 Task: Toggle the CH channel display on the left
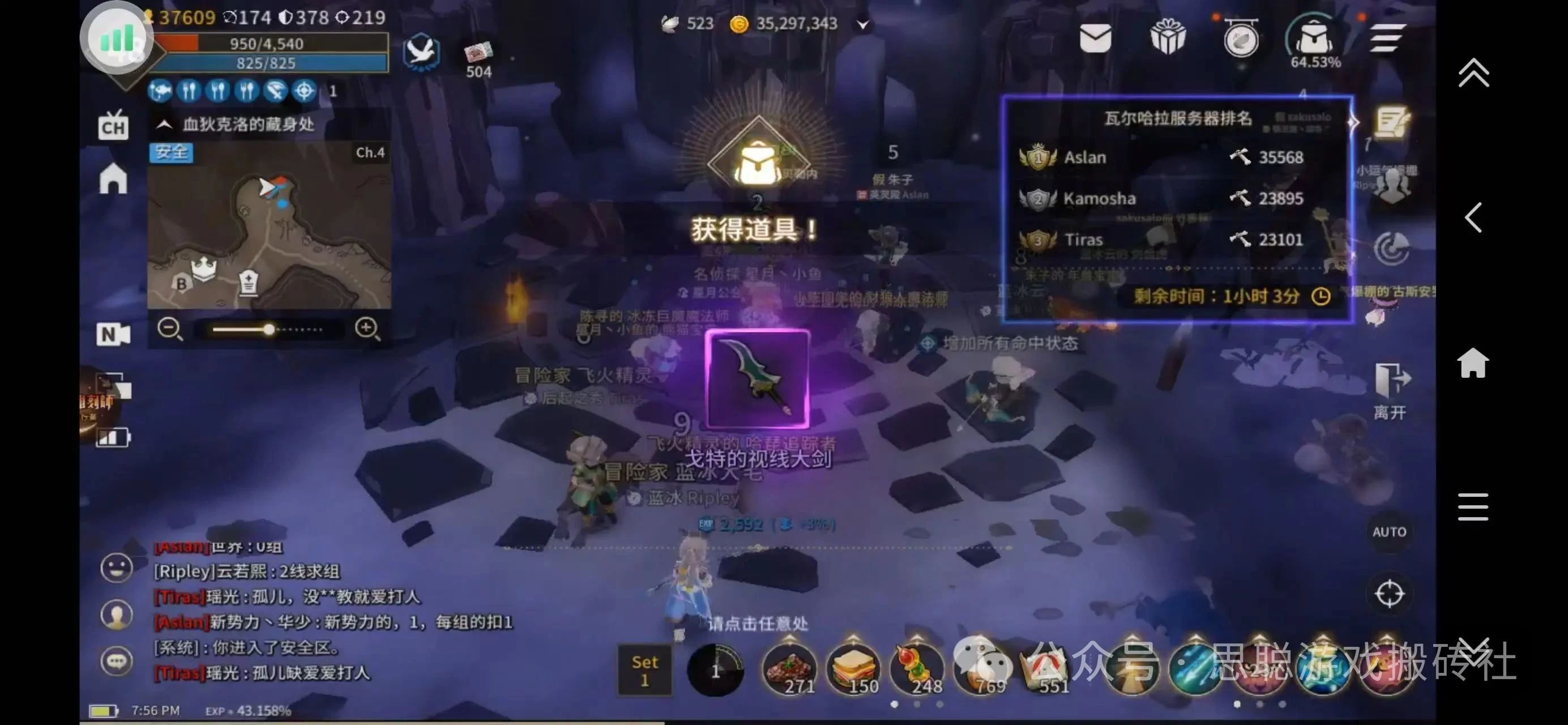(114, 126)
